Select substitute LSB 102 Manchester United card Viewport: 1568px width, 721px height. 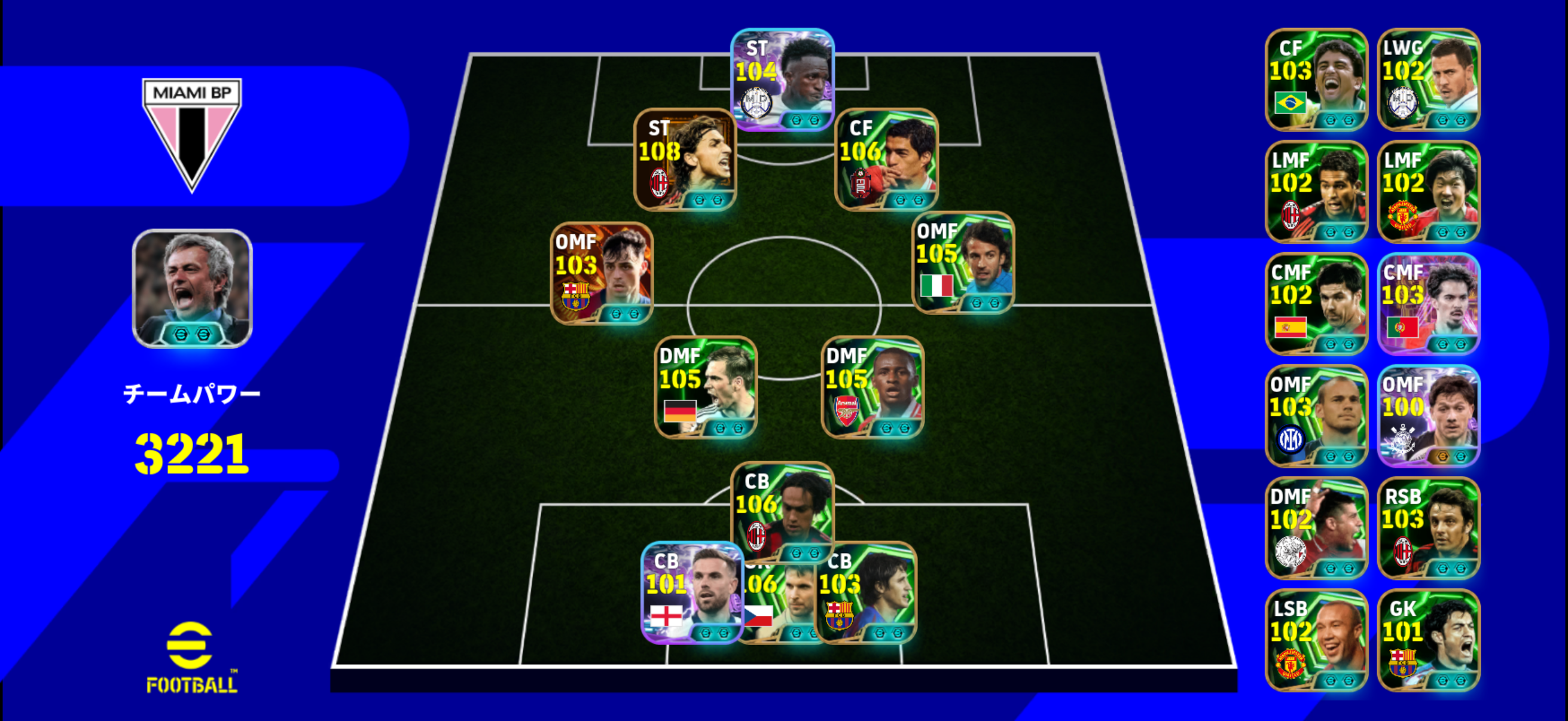point(1316,640)
